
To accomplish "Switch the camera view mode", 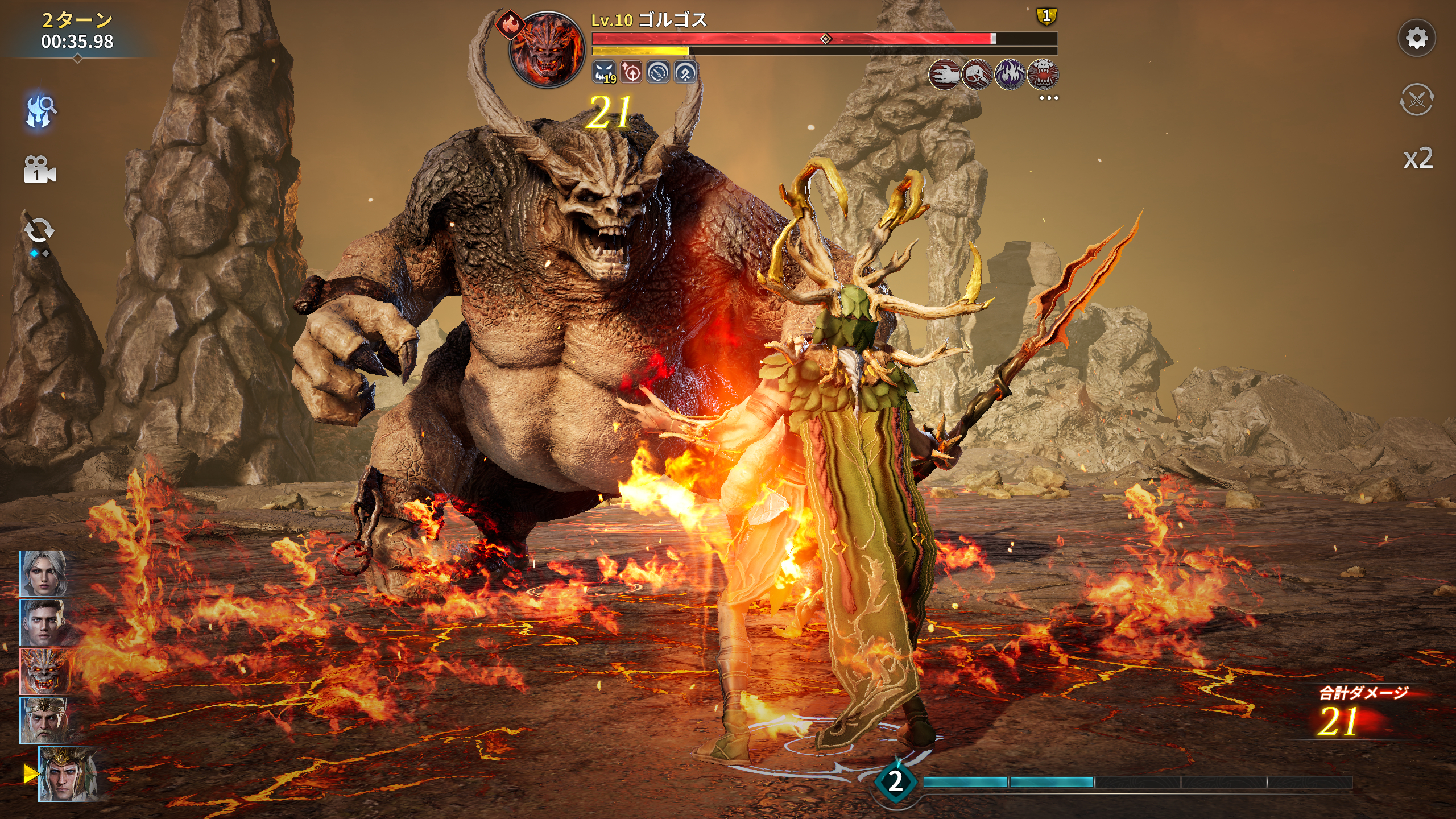I will click(x=39, y=169).
